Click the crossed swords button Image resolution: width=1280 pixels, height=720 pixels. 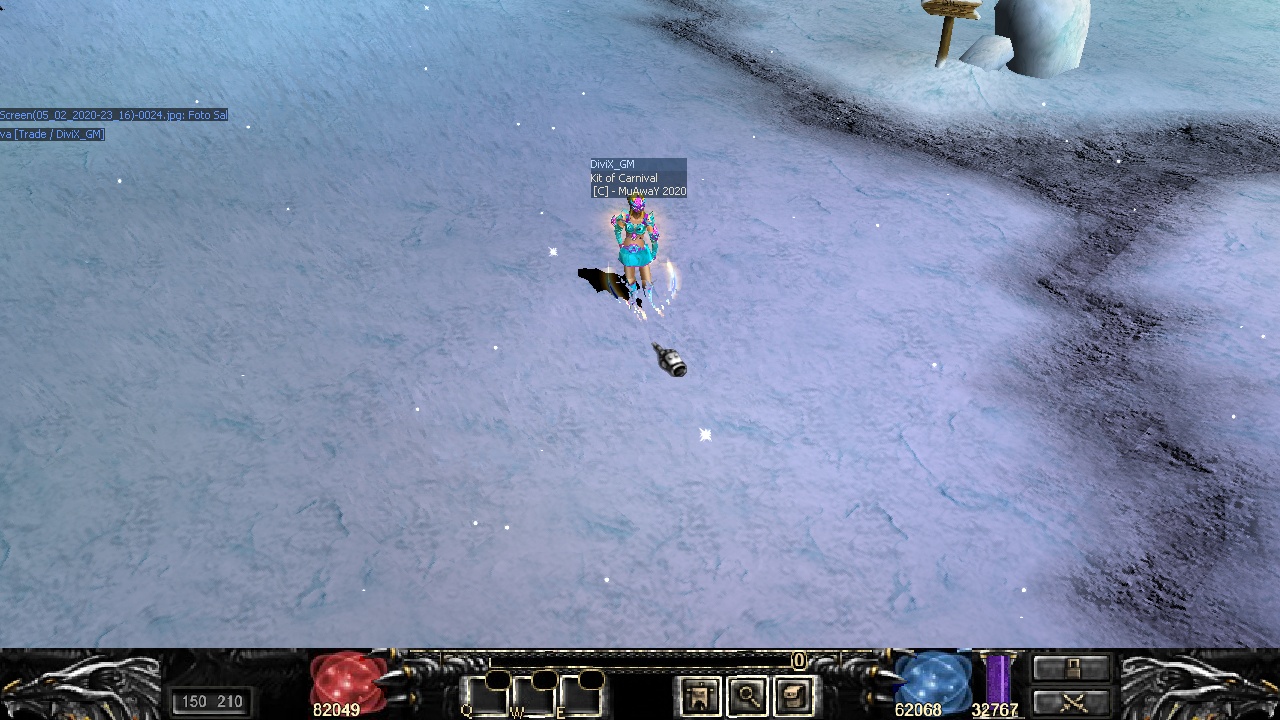coord(1072,702)
